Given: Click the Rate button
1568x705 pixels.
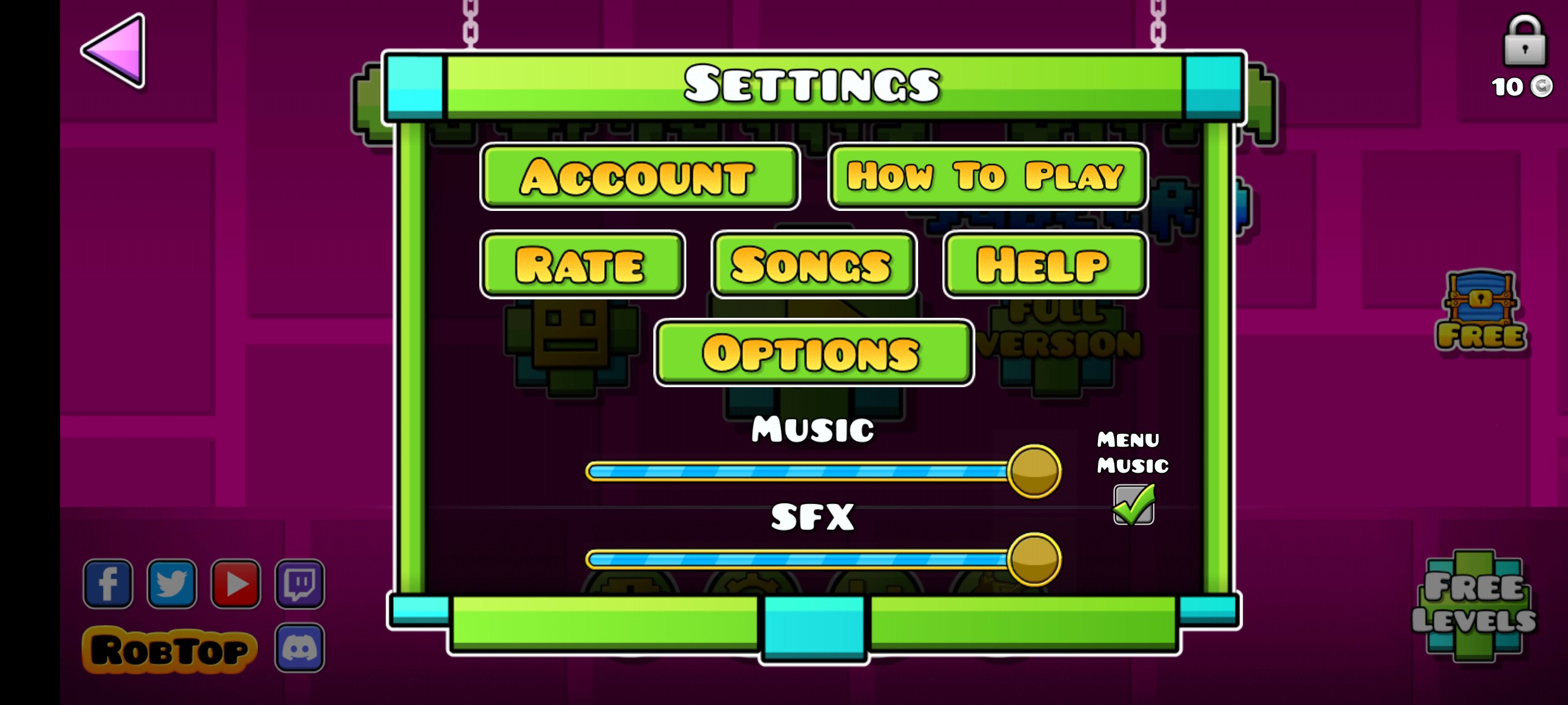Looking at the screenshot, I should pos(583,266).
